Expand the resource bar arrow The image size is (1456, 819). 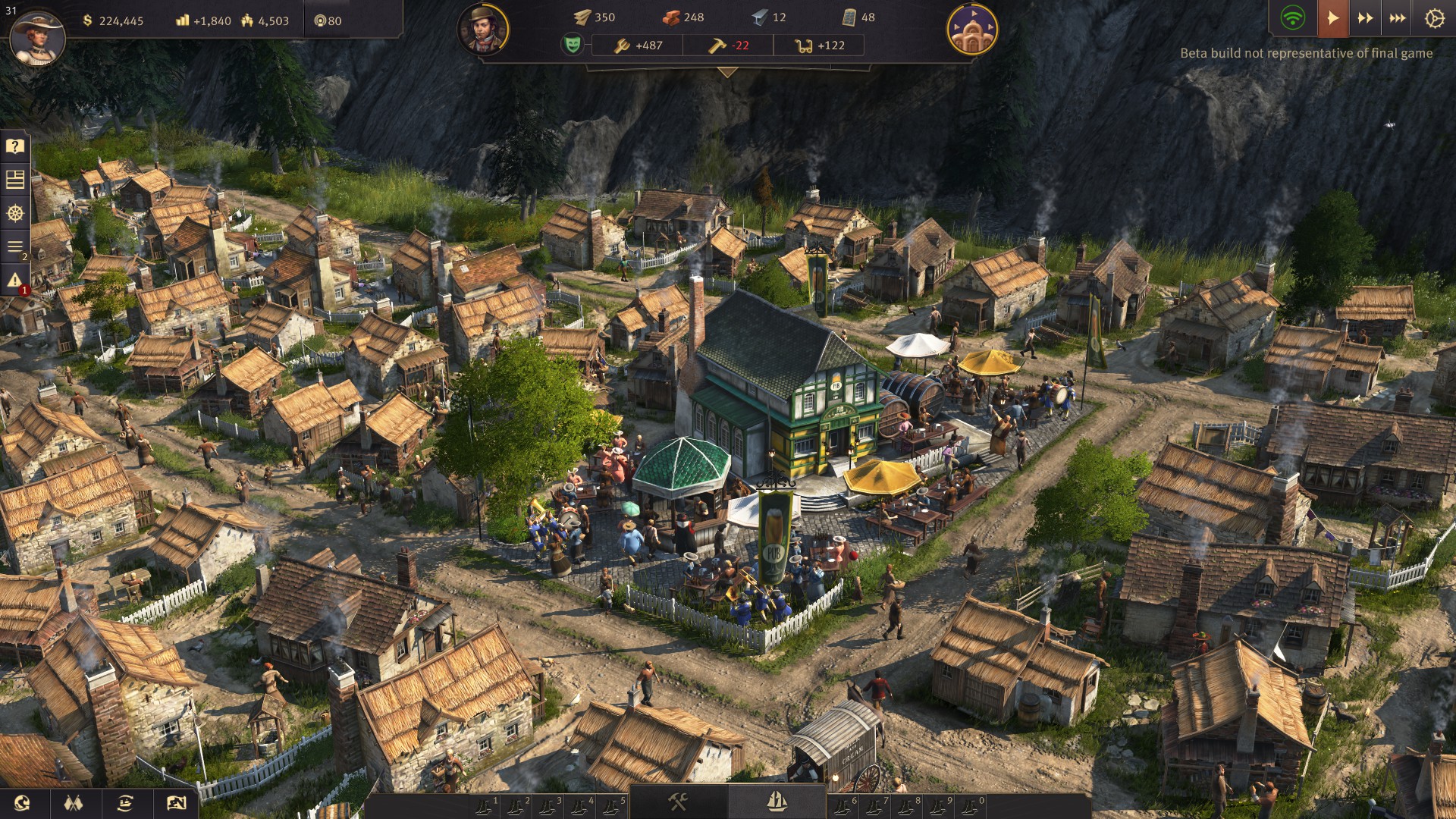tap(727, 73)
